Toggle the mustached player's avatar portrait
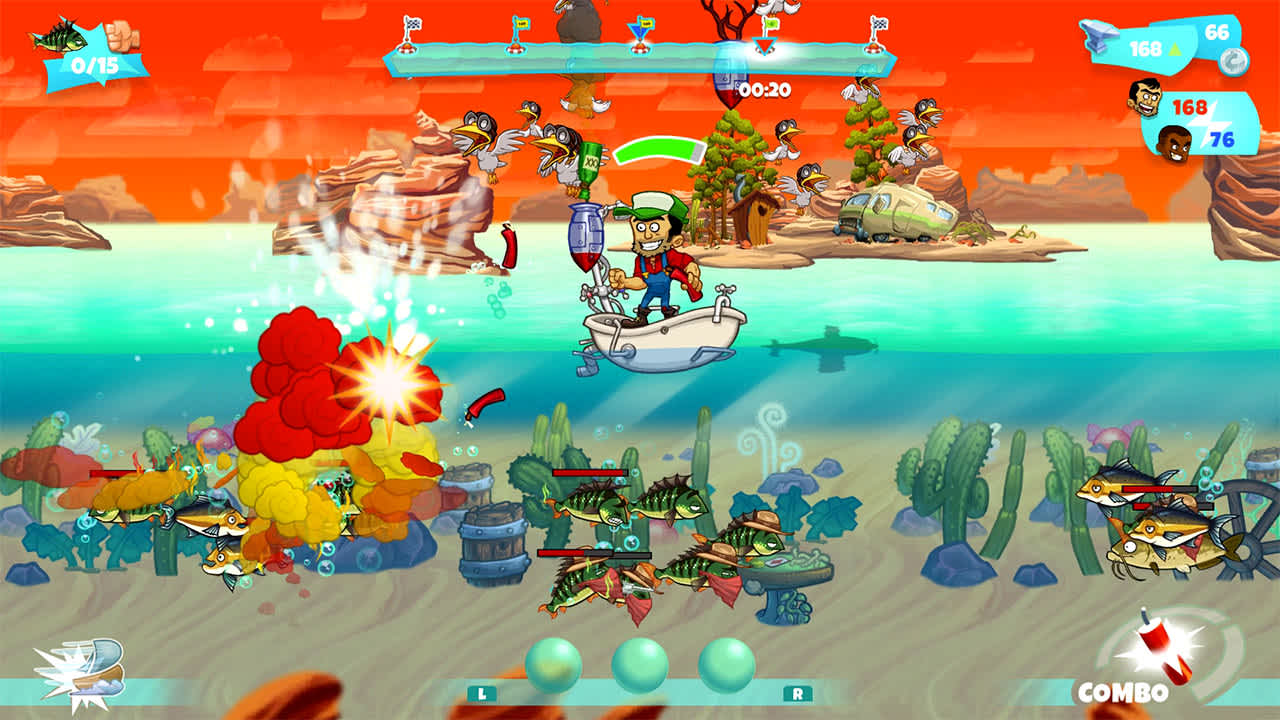 (1145, 97)
